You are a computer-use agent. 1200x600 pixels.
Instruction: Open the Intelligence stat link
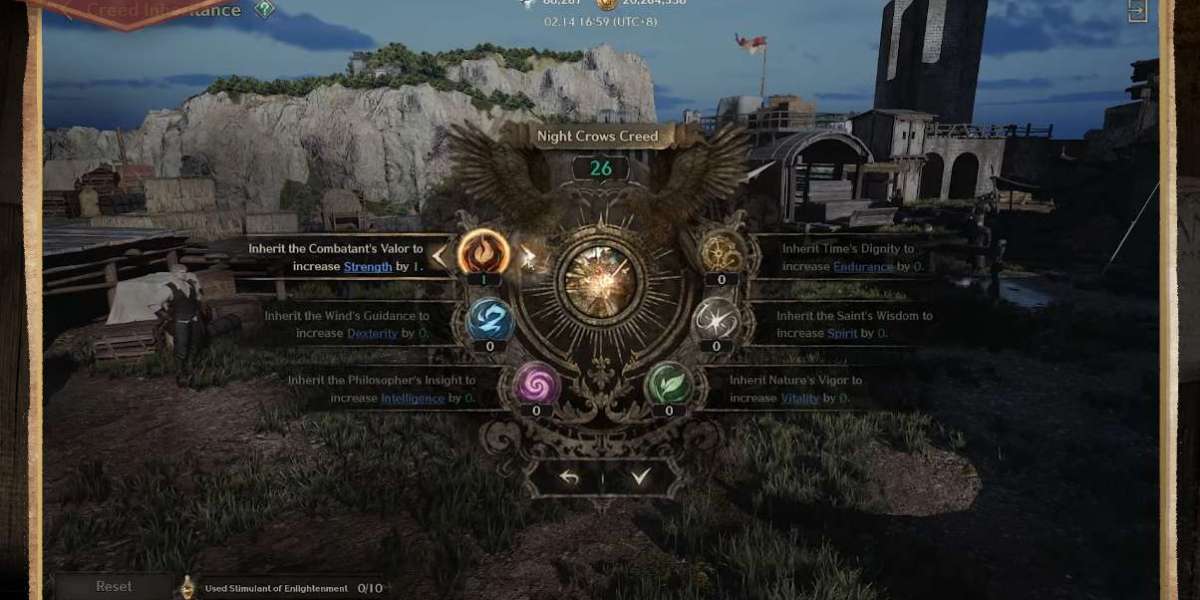pyautogui.click(x=412, y=398)
